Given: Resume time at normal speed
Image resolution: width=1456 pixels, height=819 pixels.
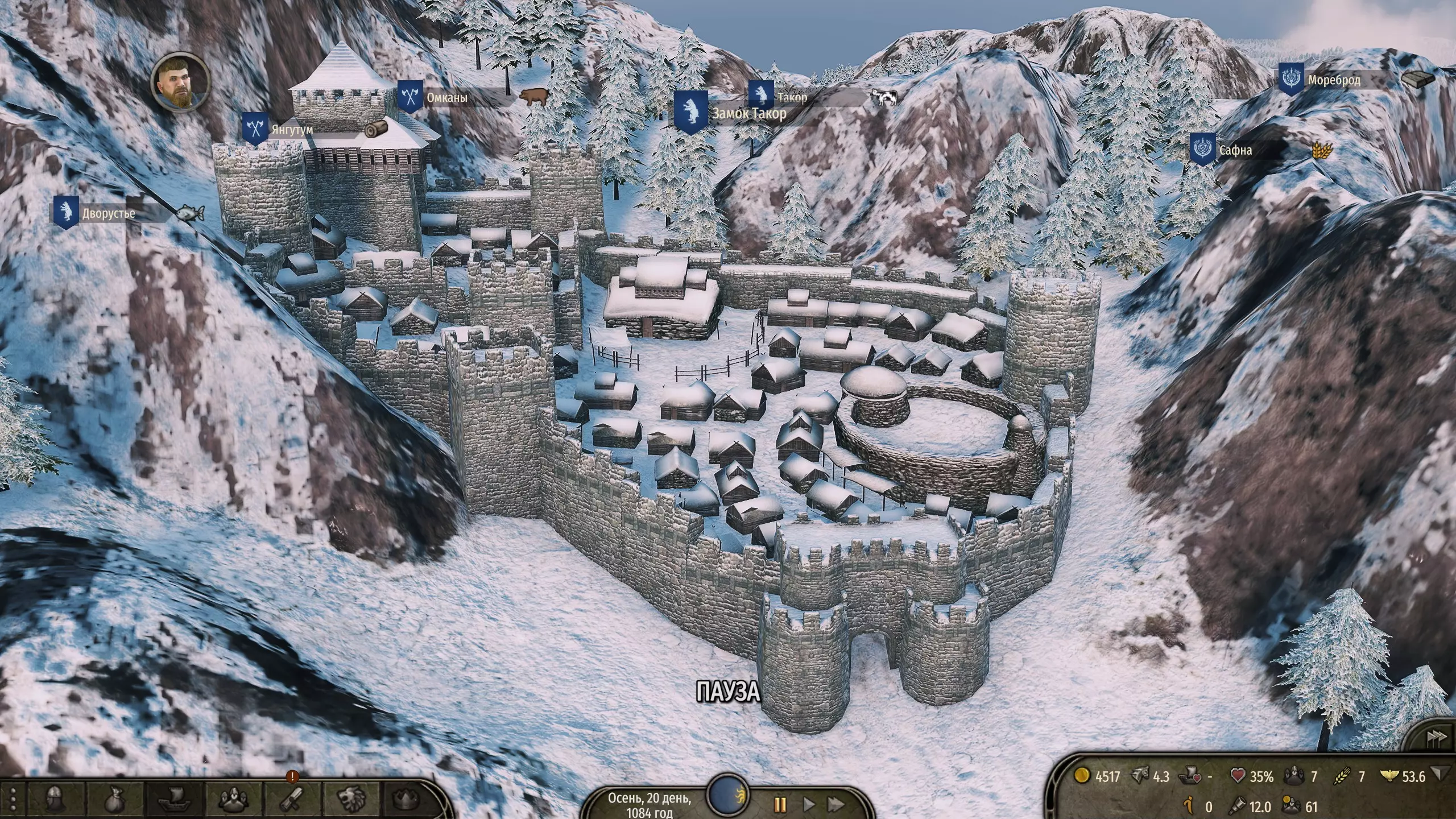Looking at the screenshot, I should tap(808, 804).
